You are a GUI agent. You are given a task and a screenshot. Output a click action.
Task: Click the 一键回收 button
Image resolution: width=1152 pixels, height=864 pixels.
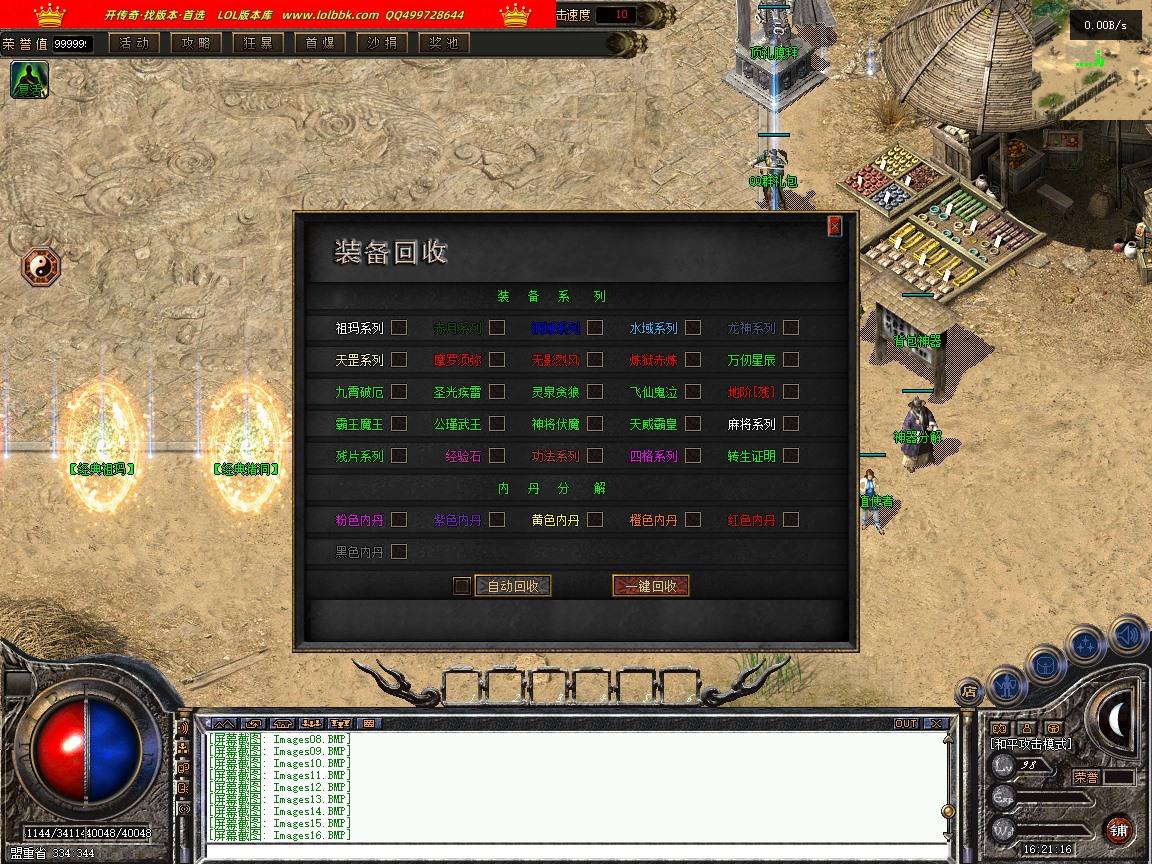[651, 586]
